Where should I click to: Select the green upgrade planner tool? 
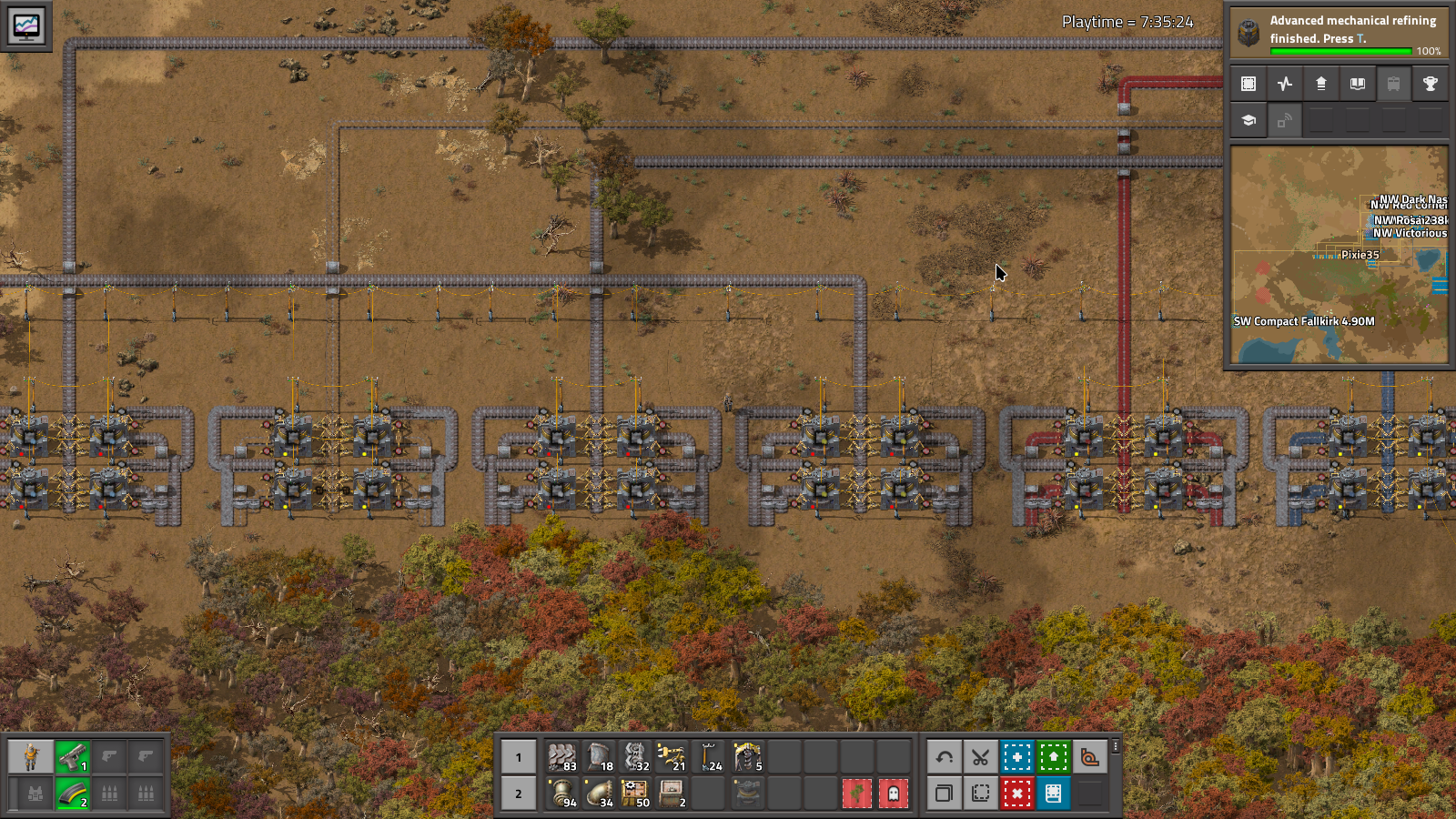coord(1053,757)
